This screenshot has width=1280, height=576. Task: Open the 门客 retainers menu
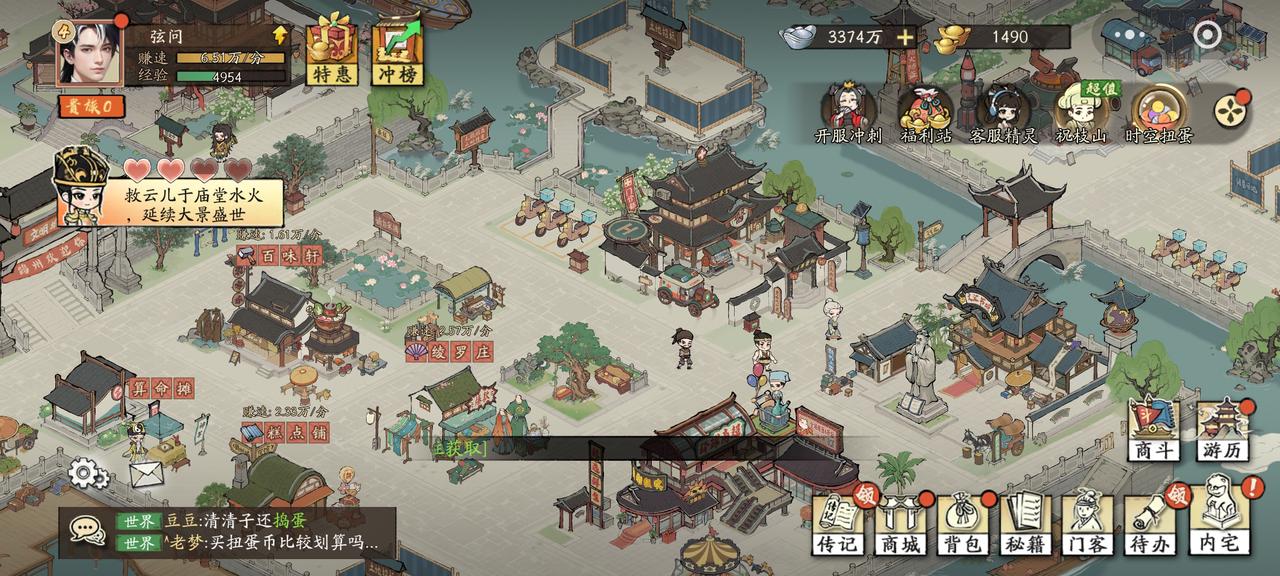[x=1086, y=524]
